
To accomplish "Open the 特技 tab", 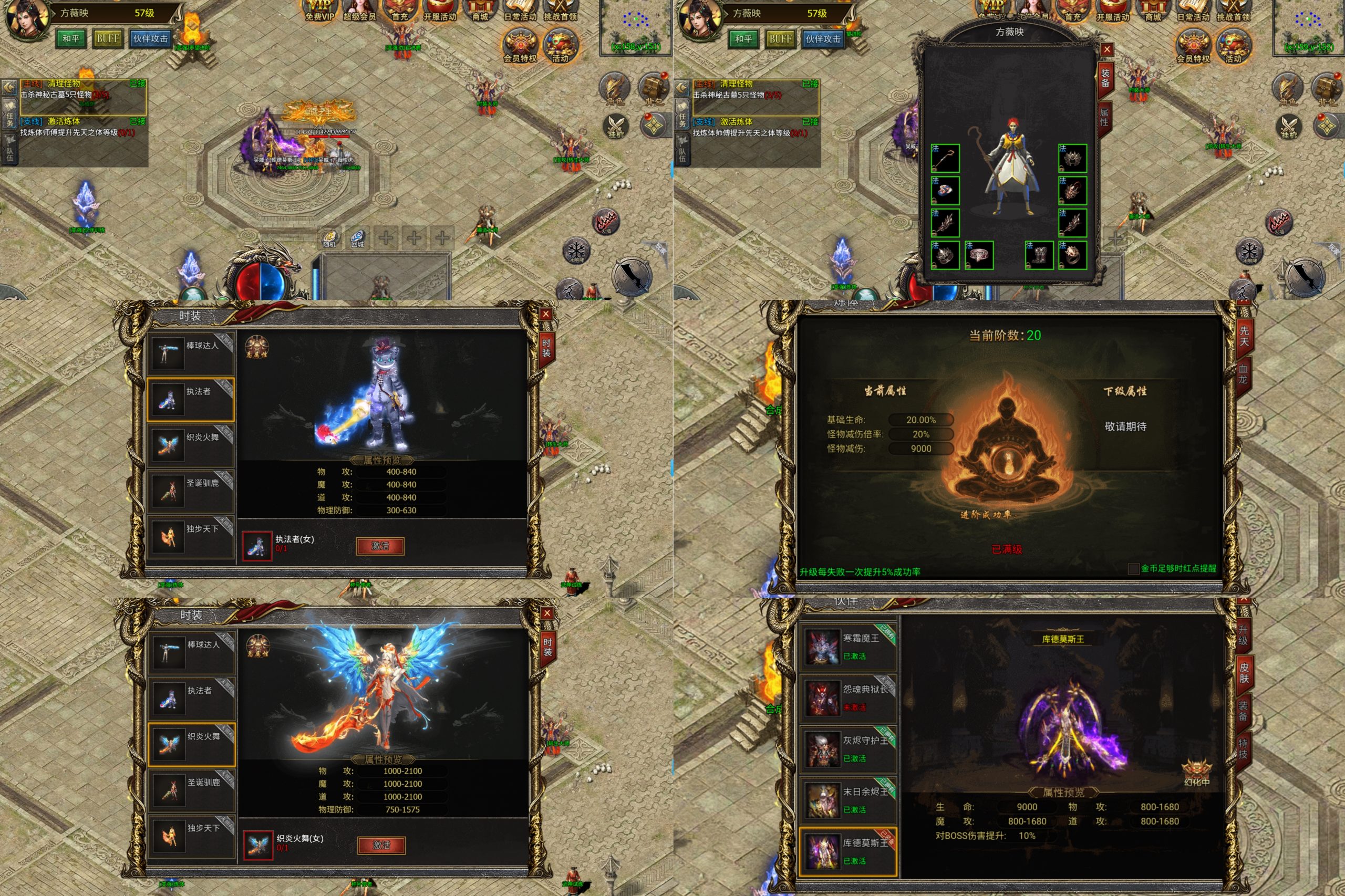I will pos(1243,748).
